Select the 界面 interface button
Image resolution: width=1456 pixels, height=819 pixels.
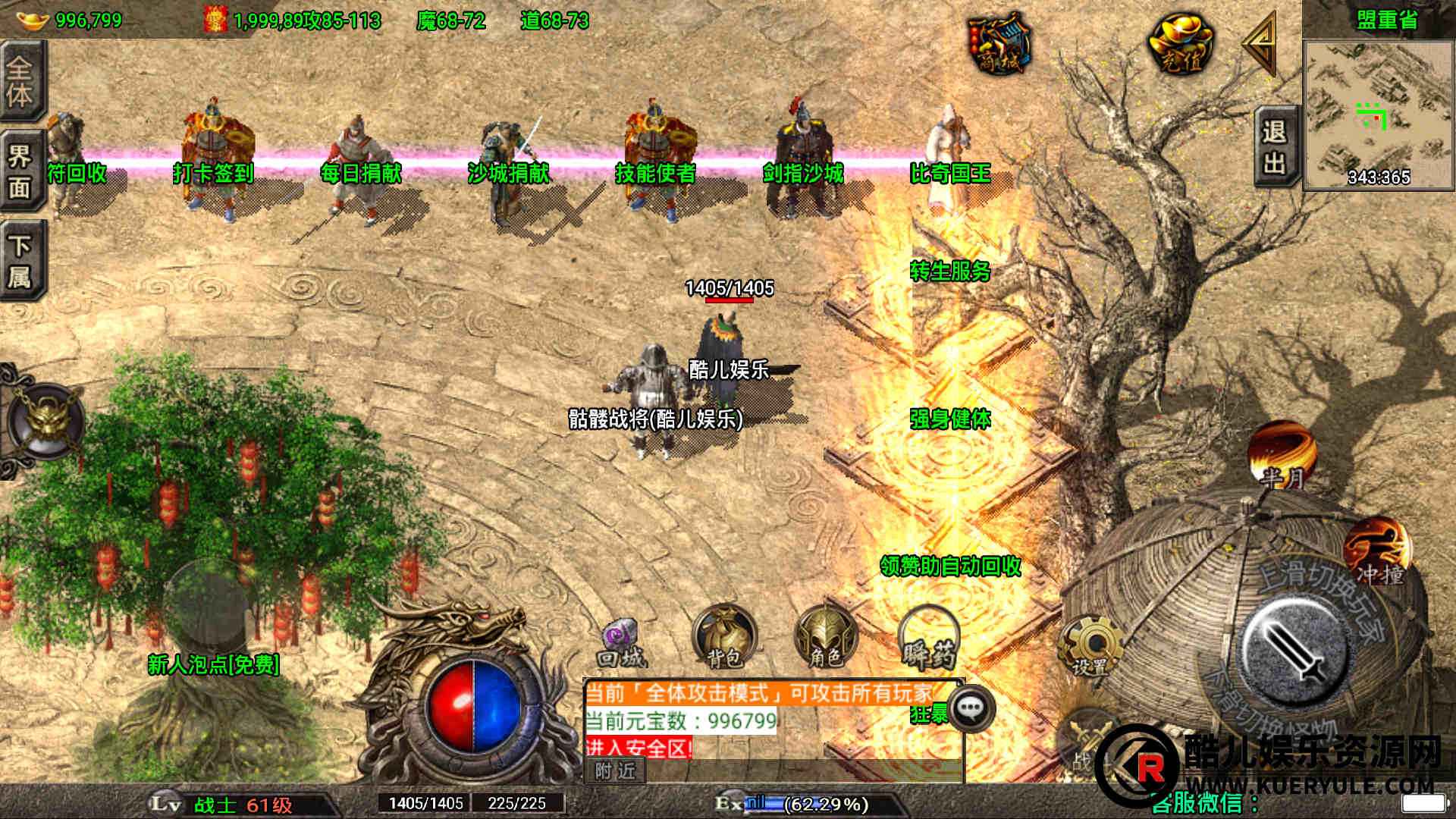click(x=21, y=171)
